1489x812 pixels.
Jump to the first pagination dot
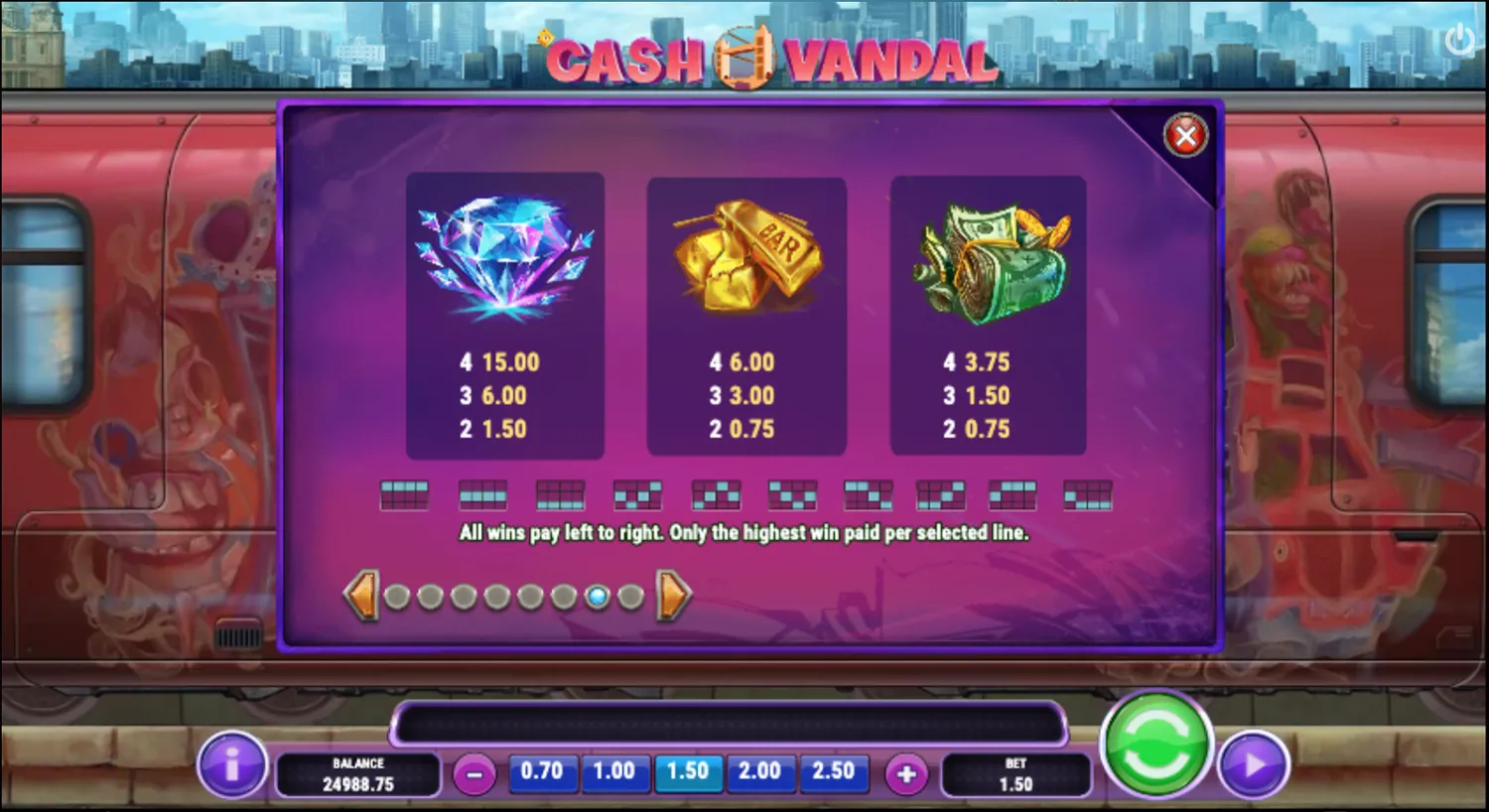click(x=398, y=597)
